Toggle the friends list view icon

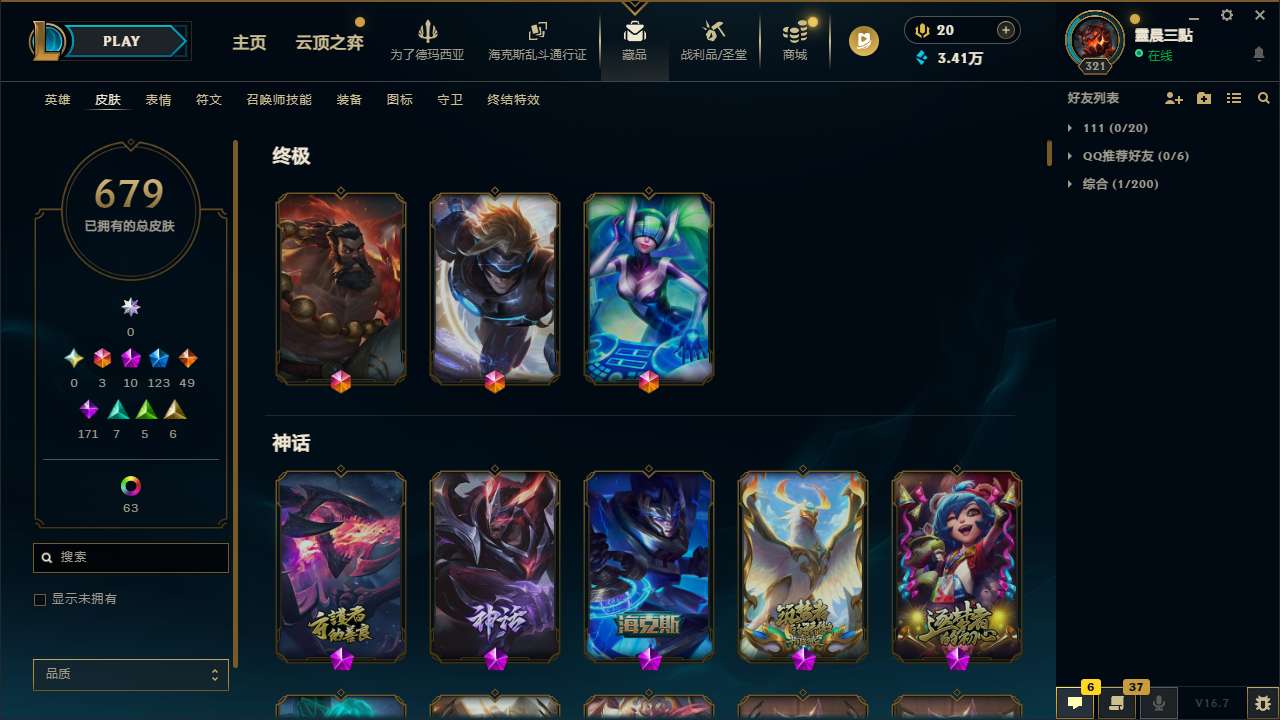[x=1234, y=99]
